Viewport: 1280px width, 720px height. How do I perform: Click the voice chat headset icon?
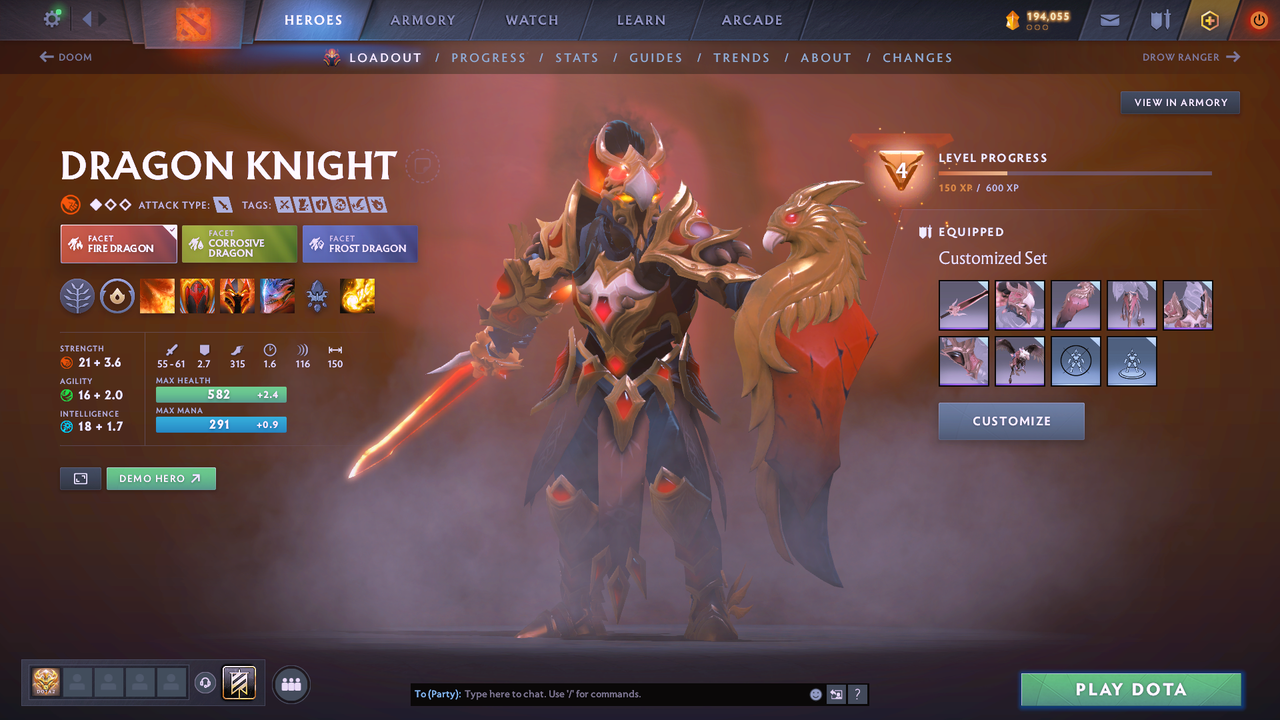point(207,682)
